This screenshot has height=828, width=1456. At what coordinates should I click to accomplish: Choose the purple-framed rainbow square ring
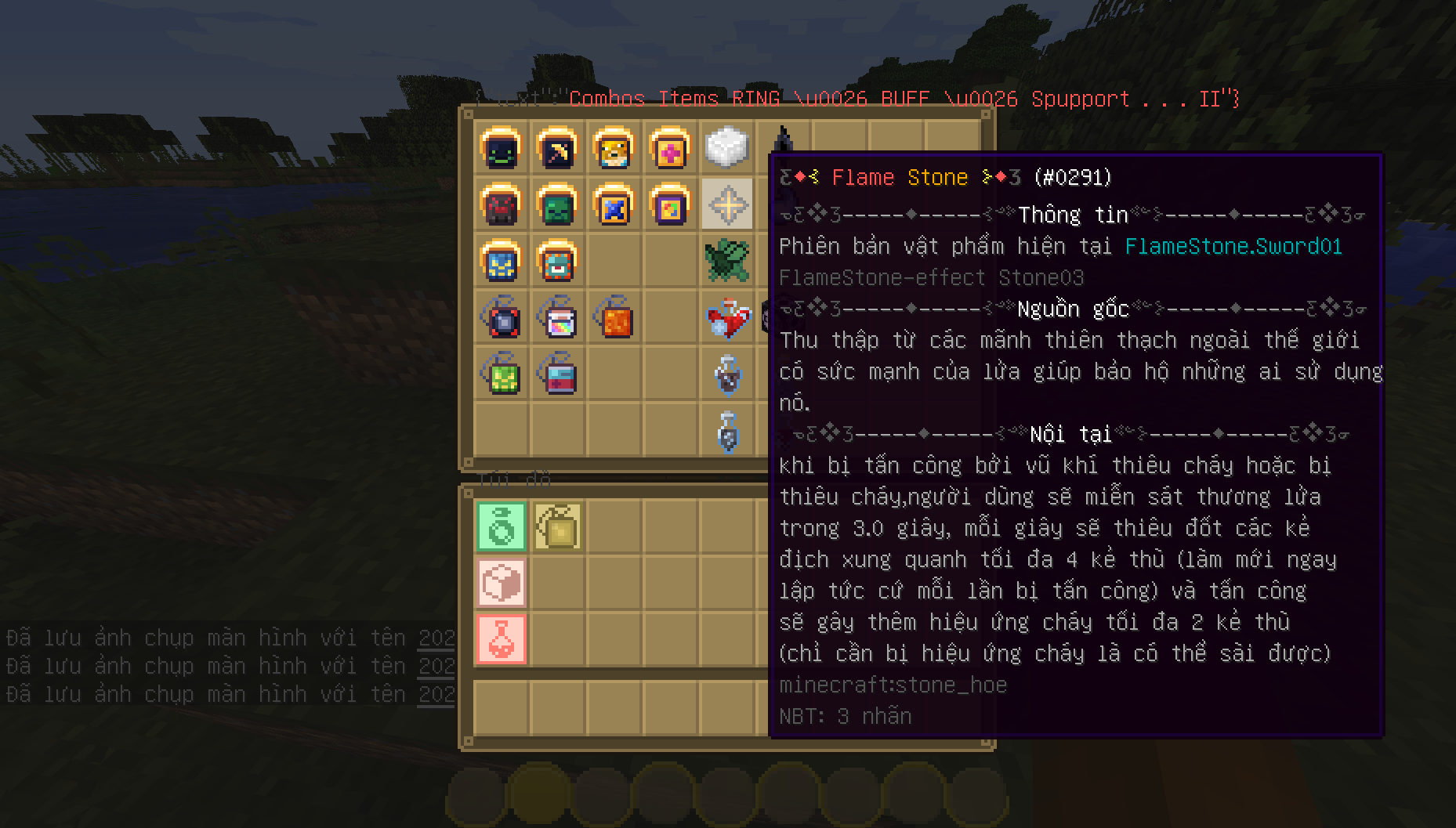point(670,204)
